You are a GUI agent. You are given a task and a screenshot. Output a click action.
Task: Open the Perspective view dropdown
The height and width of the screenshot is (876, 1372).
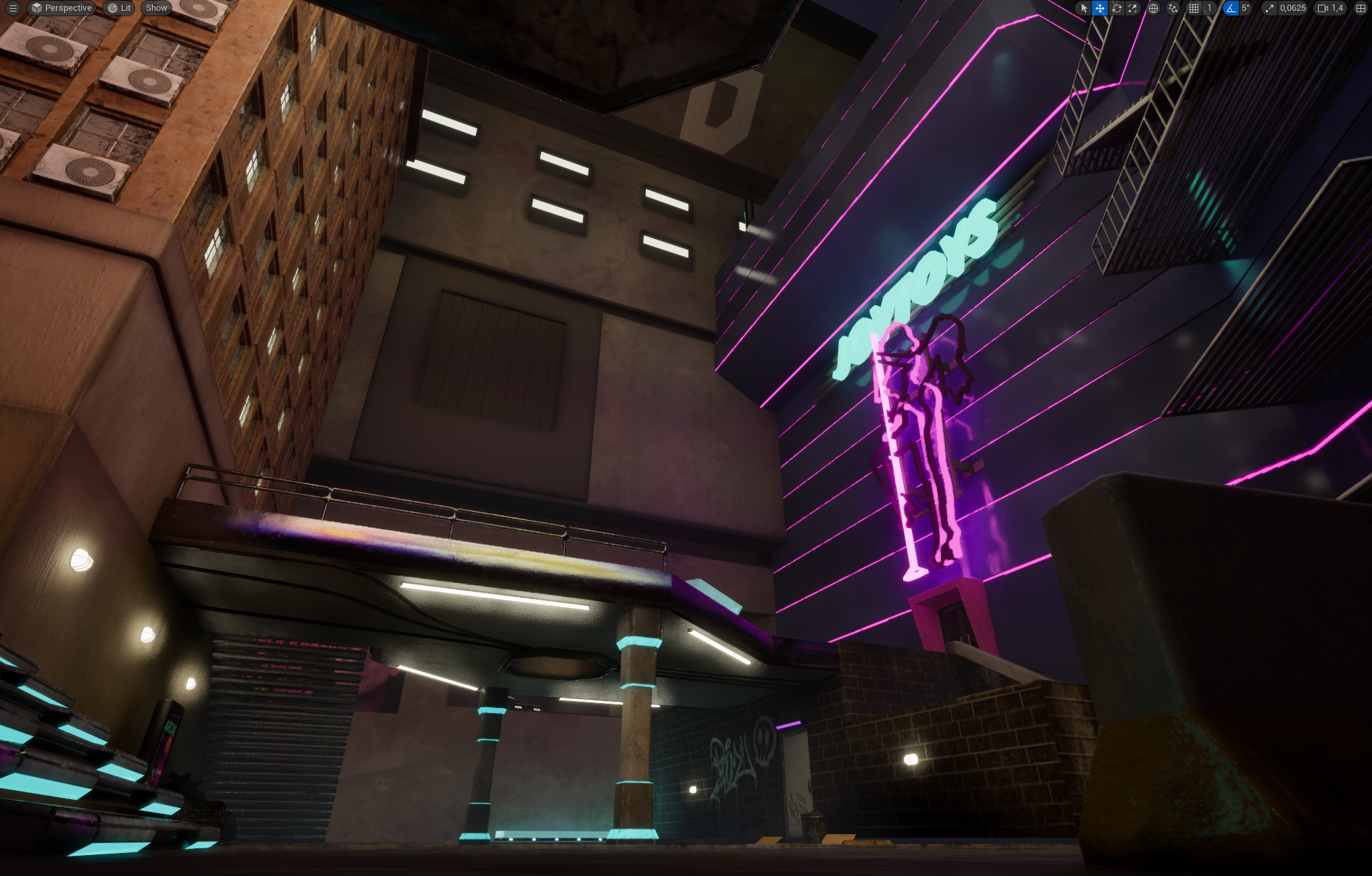tap(61, 8)
